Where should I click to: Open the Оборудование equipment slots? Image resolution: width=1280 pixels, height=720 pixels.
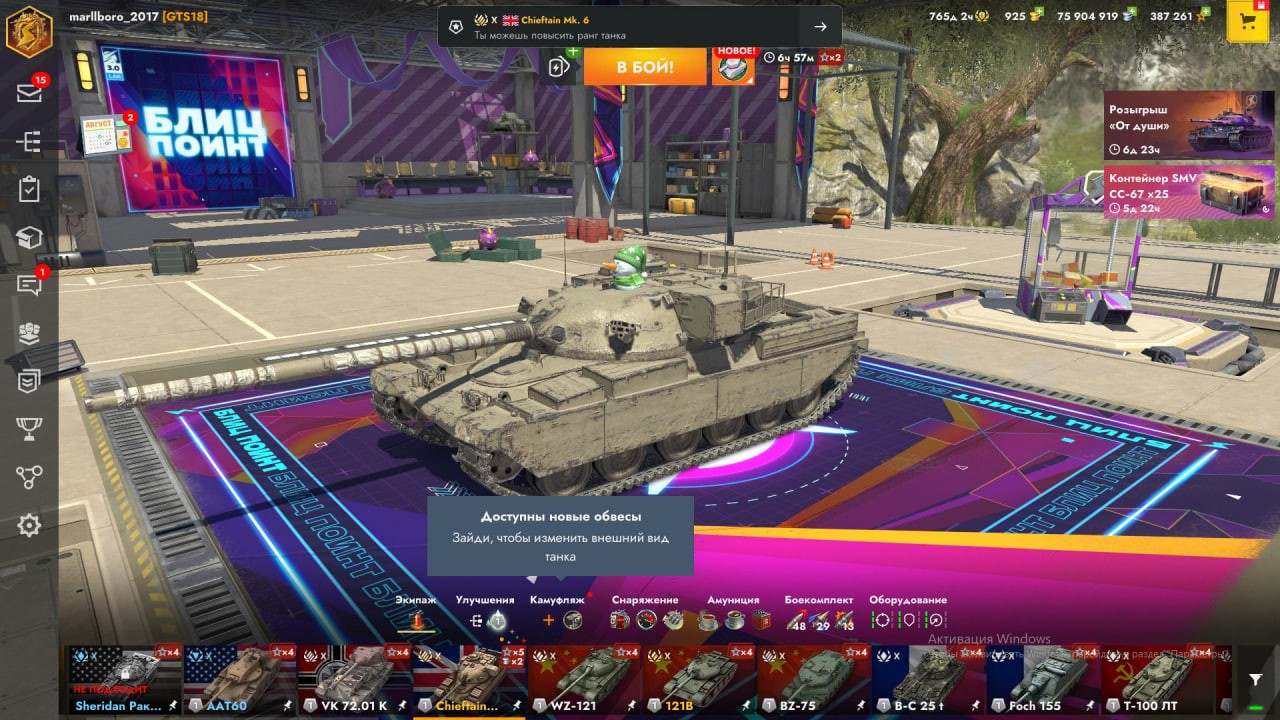point(908,620)
